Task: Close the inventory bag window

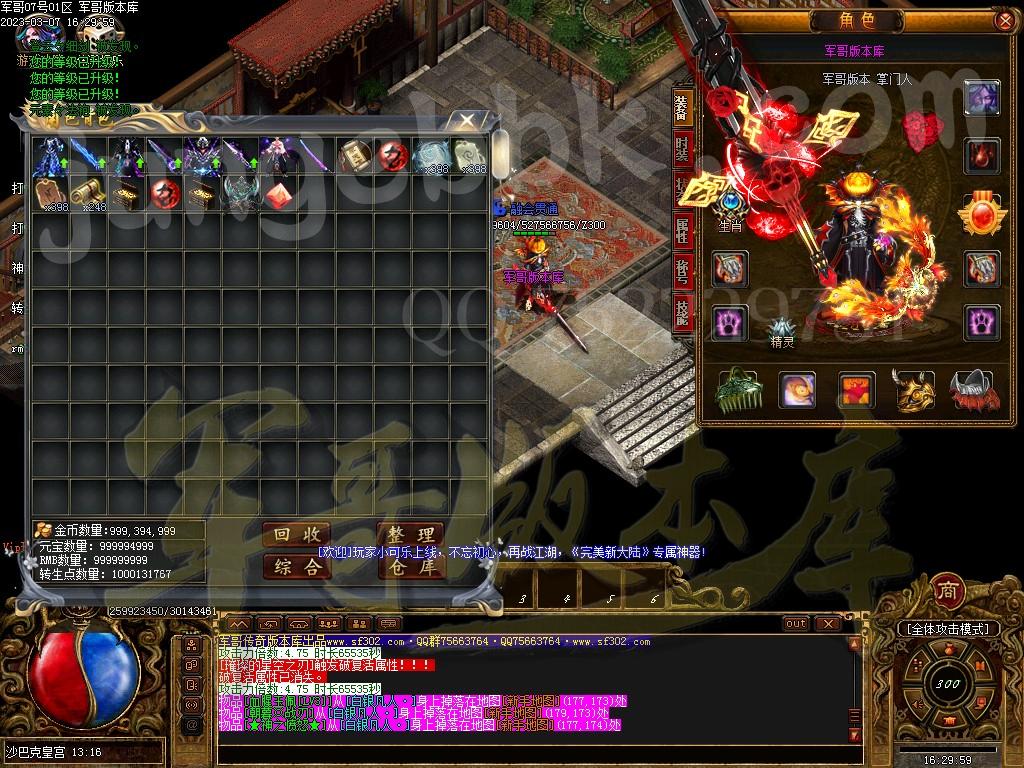Action: tap(467, 121)
